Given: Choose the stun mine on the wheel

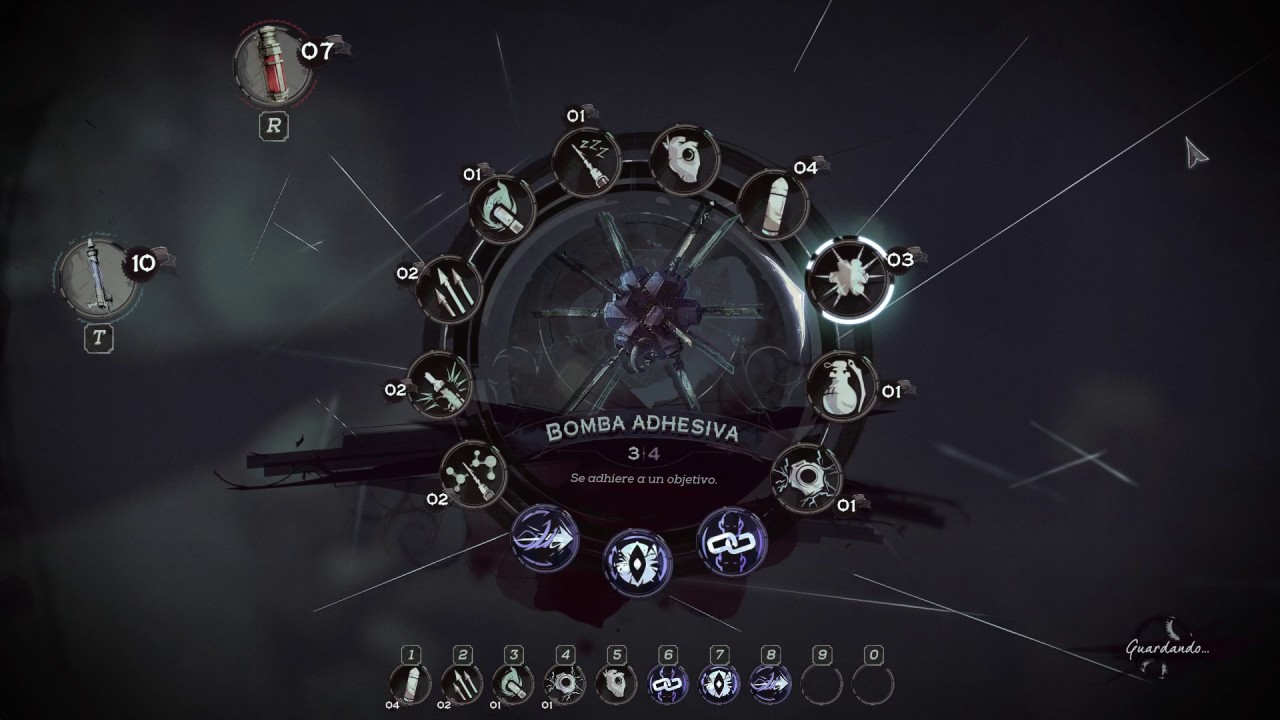Looking at the screenshot, I should 807,477.
